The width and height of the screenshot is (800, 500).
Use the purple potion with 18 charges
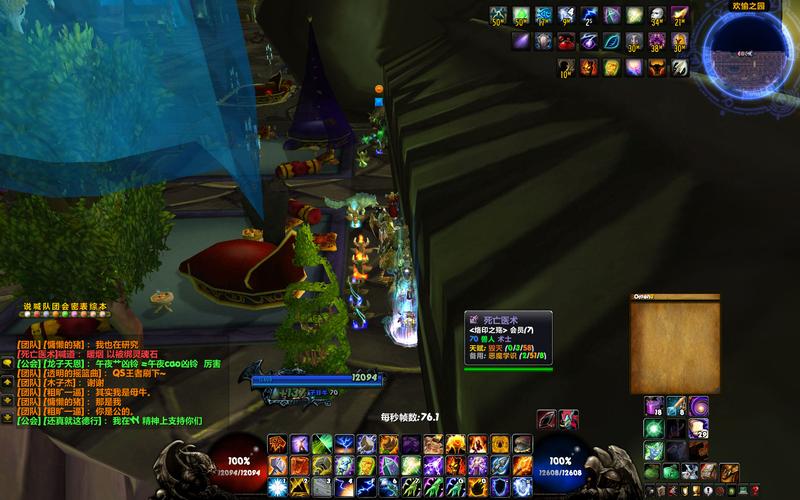click(x=652, y=405)
